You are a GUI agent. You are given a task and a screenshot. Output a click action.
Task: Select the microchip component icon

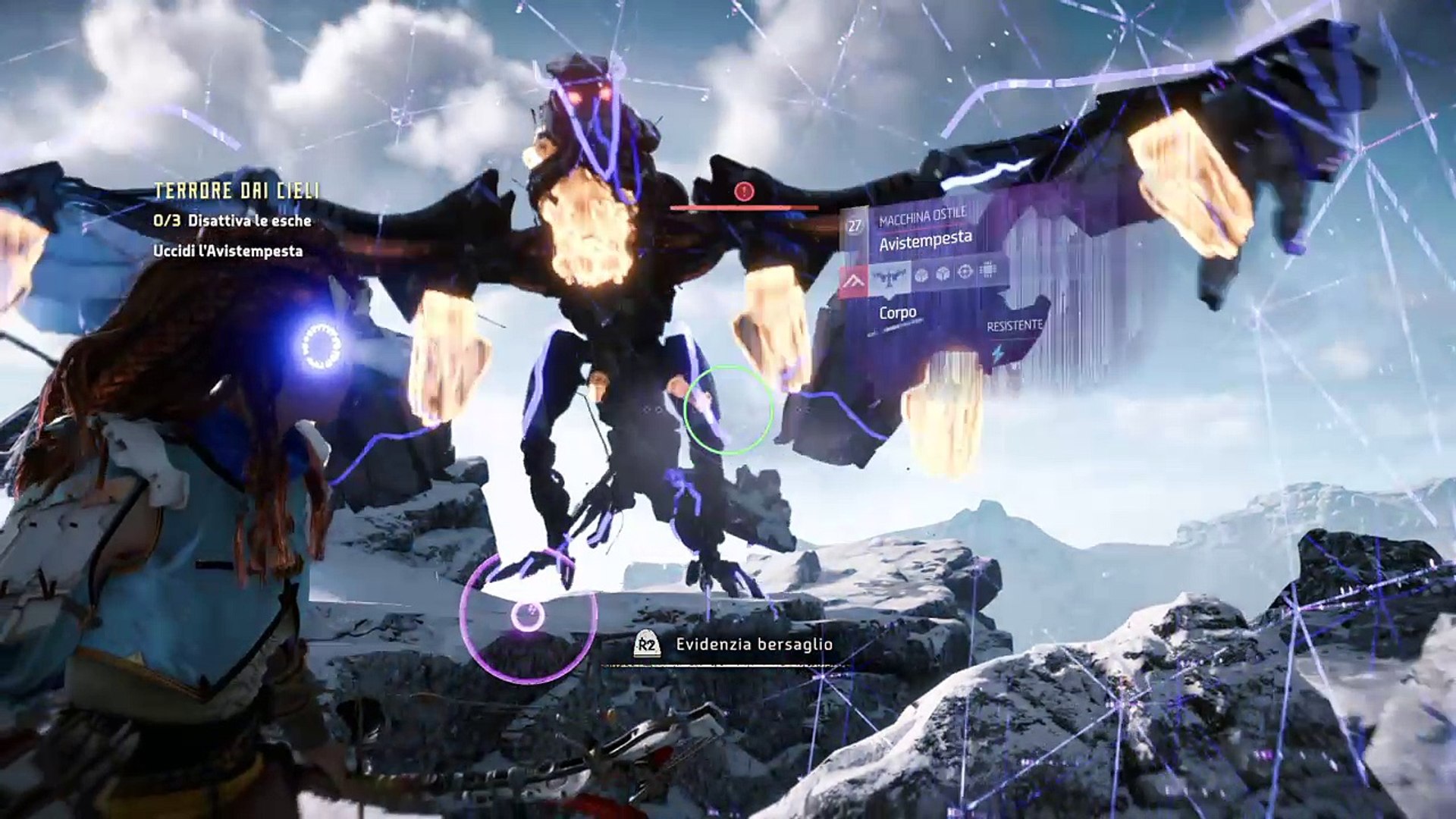pyautogui.click(x=987, y=270)
